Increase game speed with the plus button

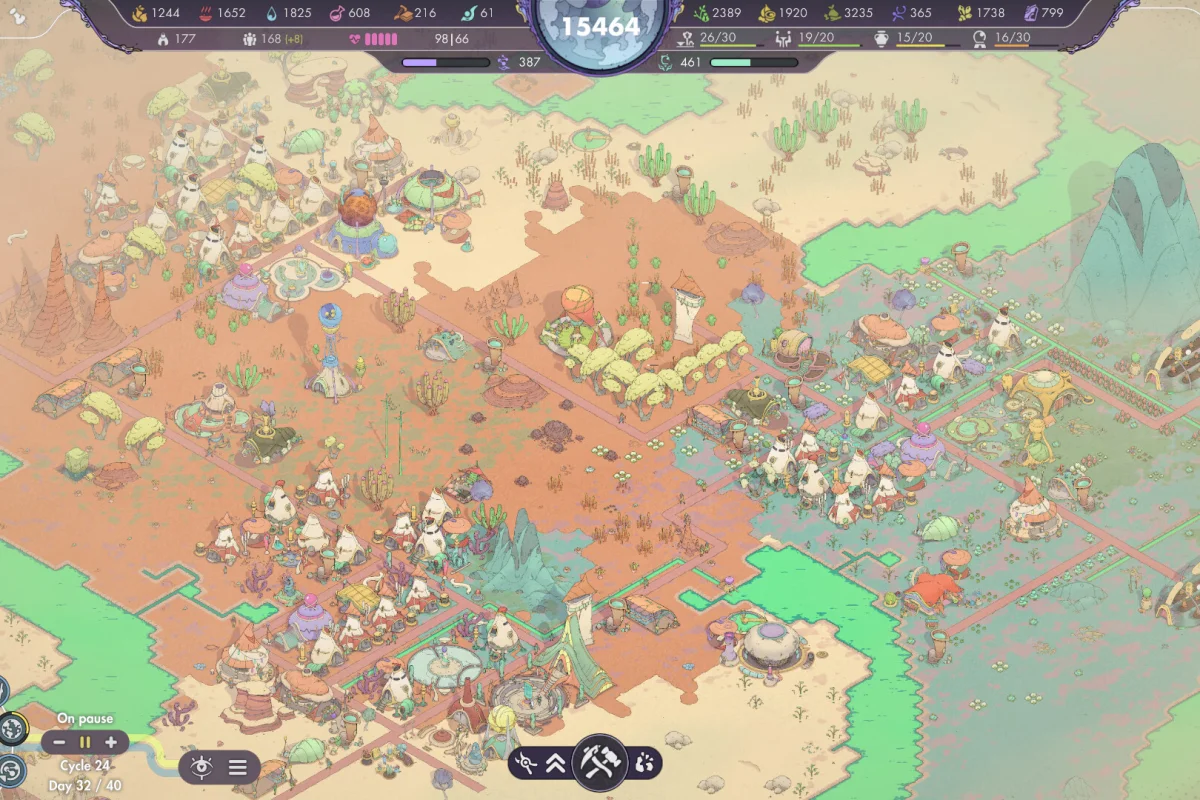pos(110,742)
